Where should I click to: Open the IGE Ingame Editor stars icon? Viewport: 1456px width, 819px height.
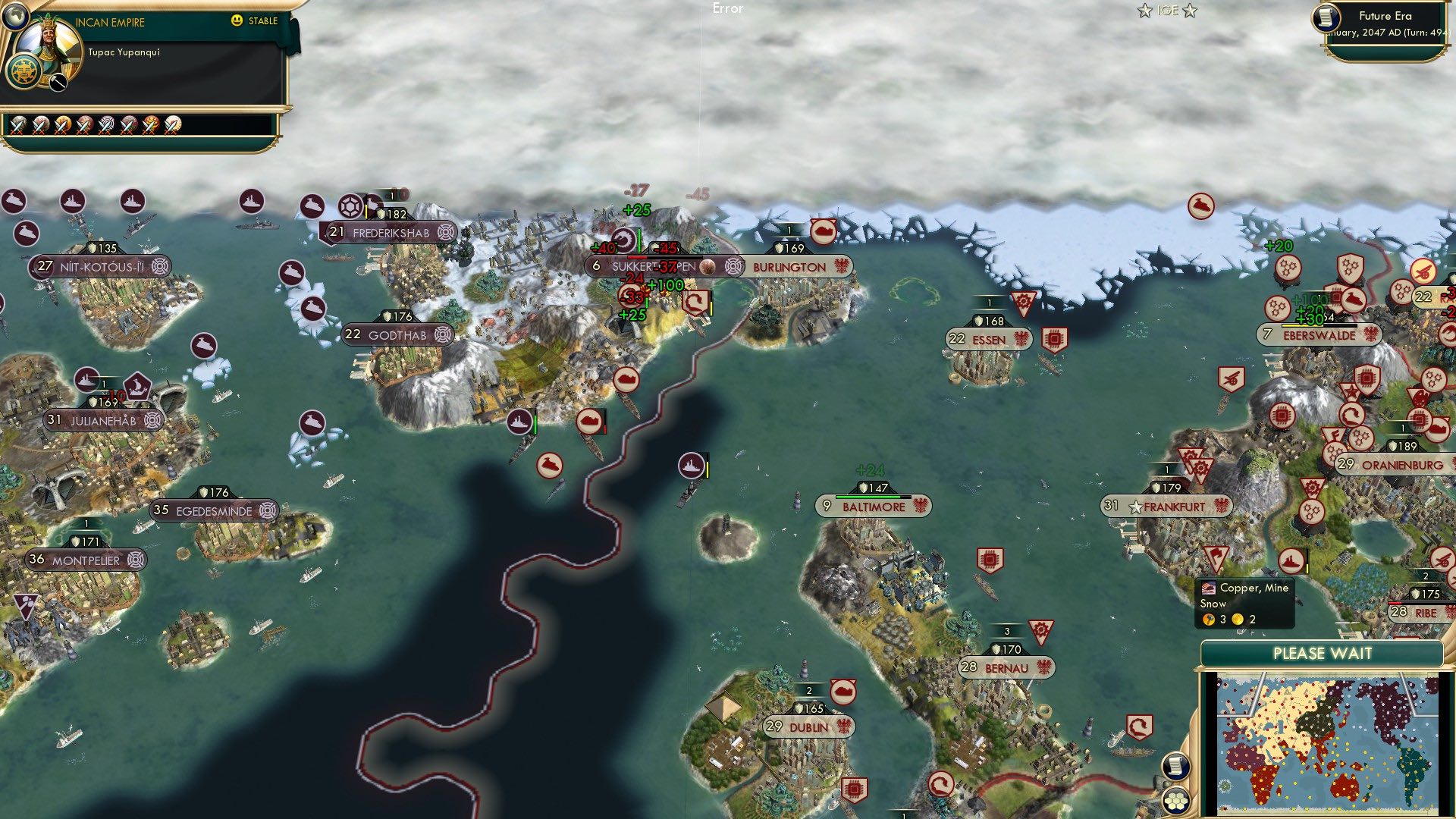(x=1168, y=11)
